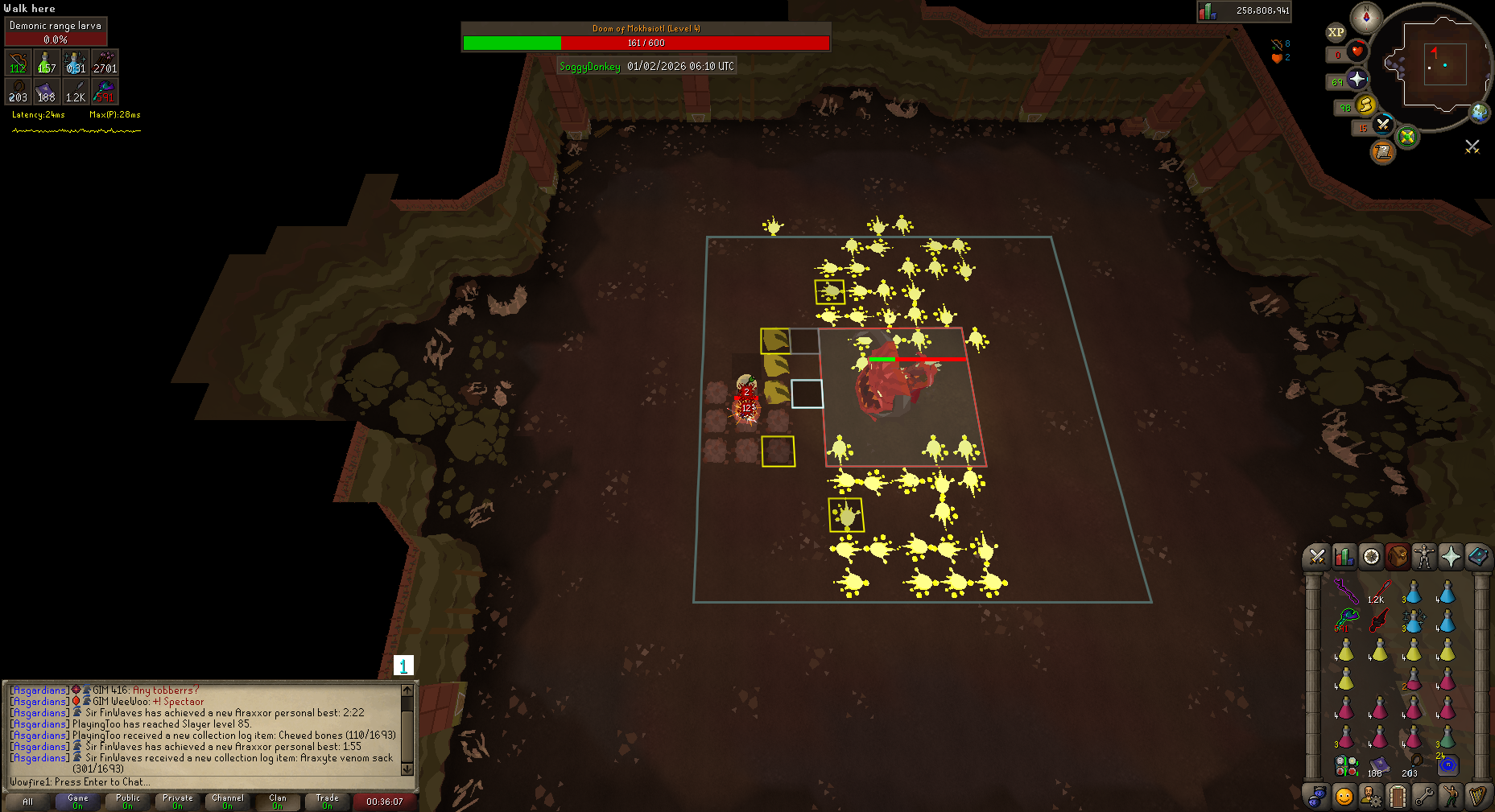This screenshot has height=812, width=1495.
Task: Toggle run with the Run Energy orb
Action: click(x=1365, y=105)
